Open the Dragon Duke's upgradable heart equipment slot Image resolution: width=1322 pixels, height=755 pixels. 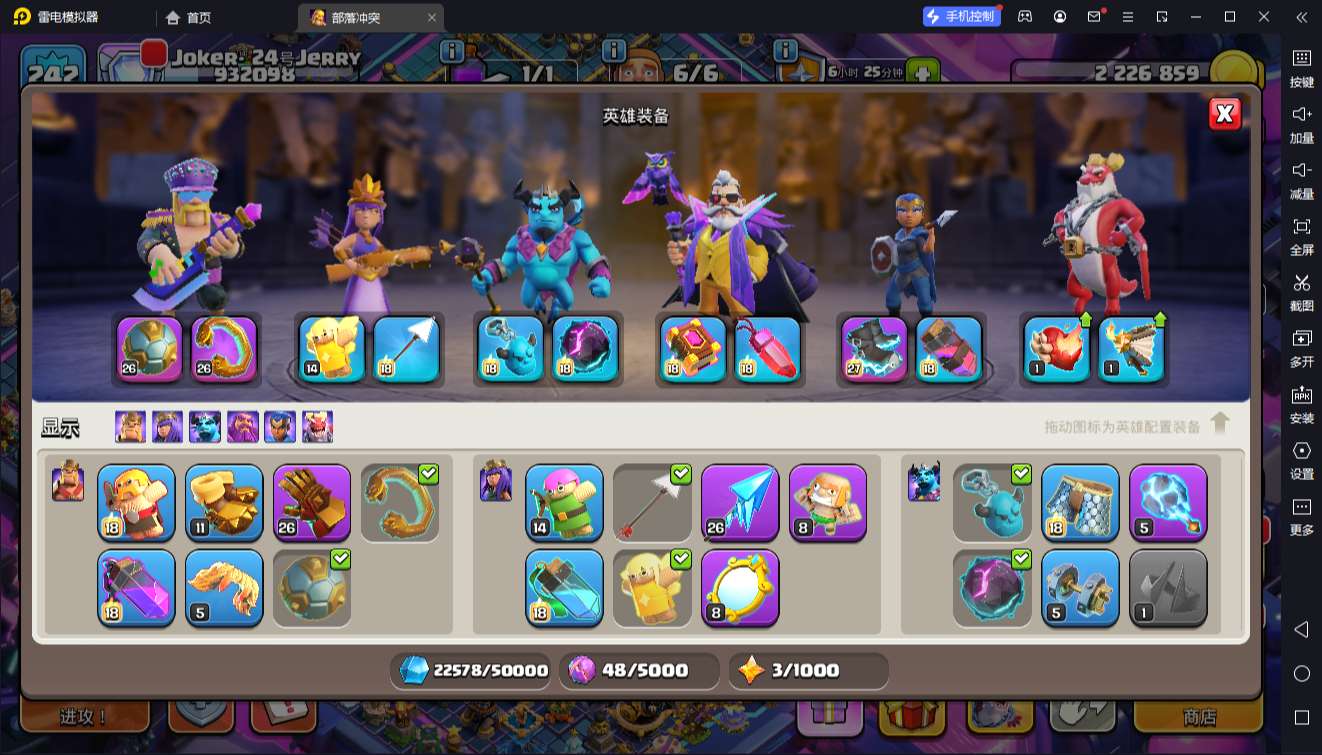click(1057, 349)
